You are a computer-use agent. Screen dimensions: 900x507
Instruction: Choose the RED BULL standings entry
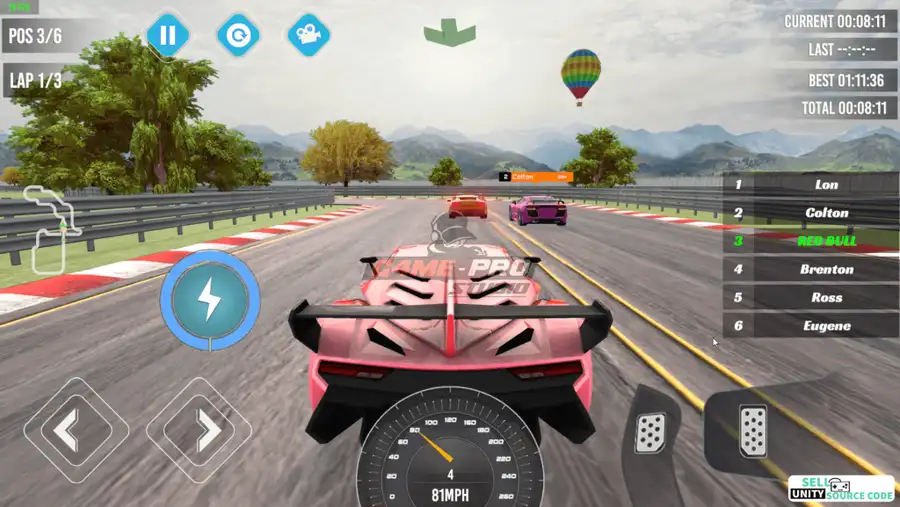[810, 241]
